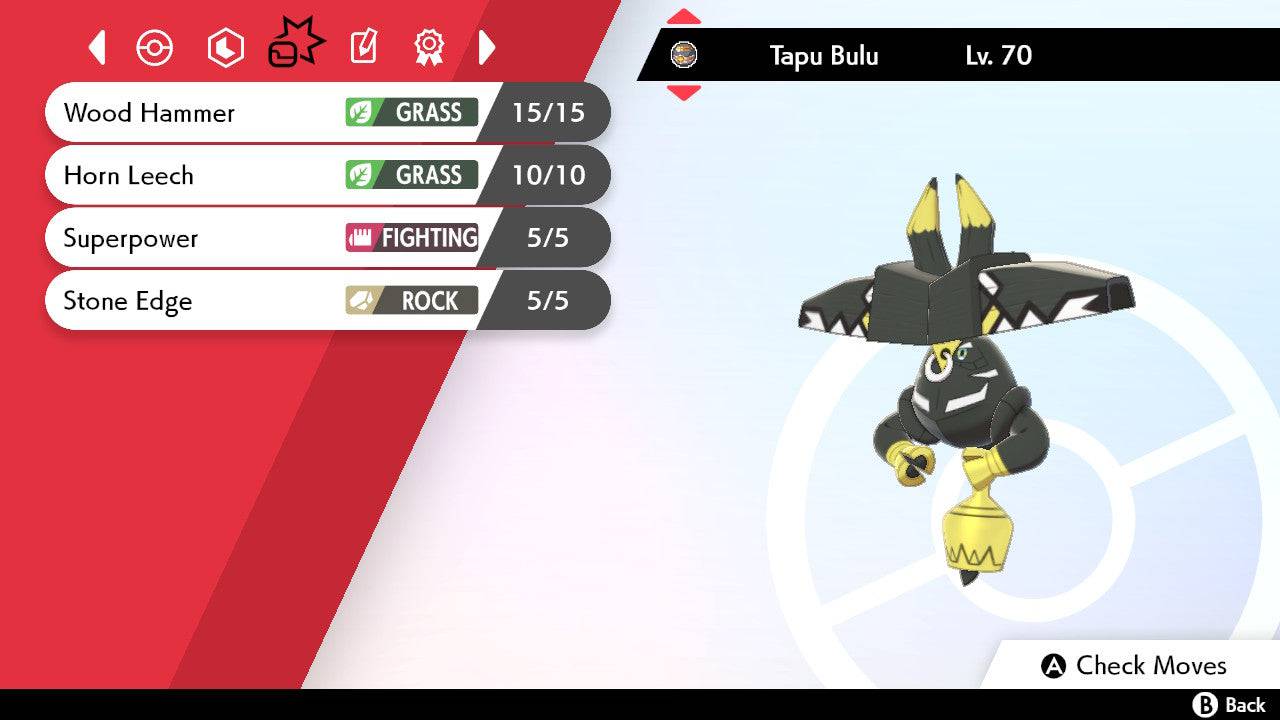Open the Pokémon info tab icon
The width and height of the screenshot is (1280, 720).
pyautogui.click(x=157, y=47)
